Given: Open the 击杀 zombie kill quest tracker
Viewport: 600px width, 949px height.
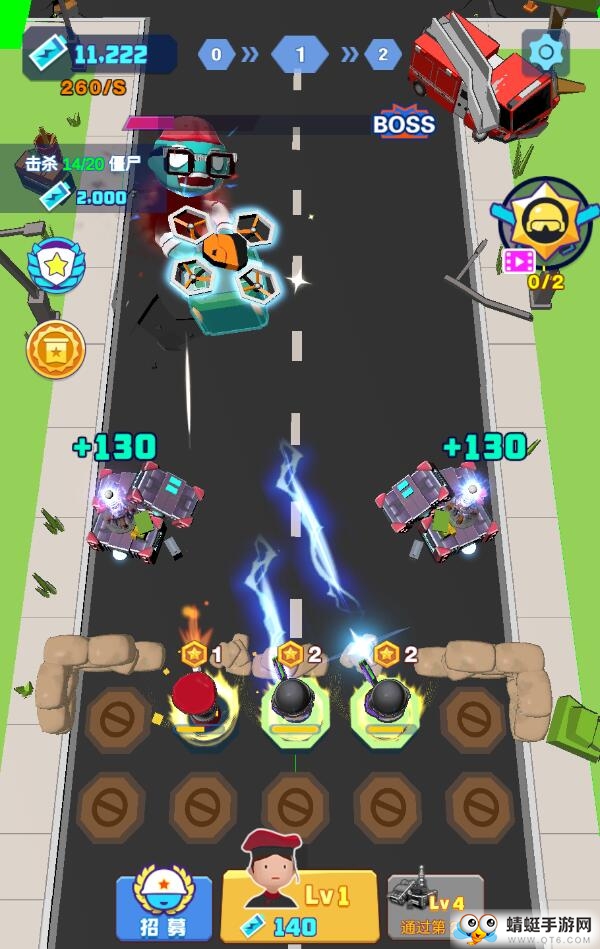Looking at the screenshot, I should tap(80, 178).
